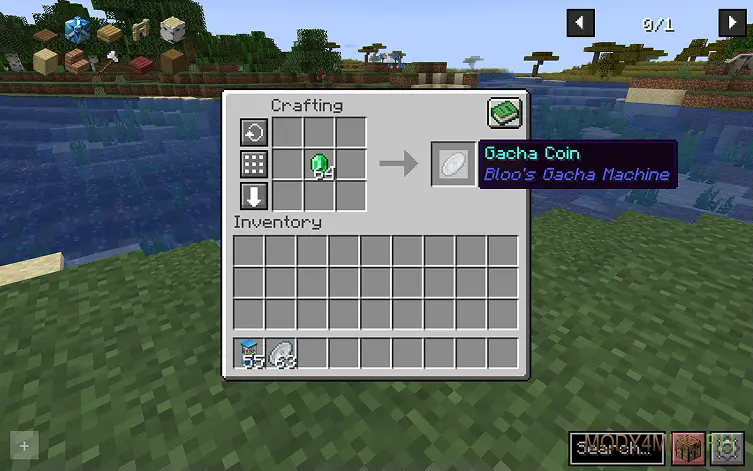Screen dimensions: 753x471
Task: Select the Gacha Coin stack in the hotbar
Action: tap(281, 353)
